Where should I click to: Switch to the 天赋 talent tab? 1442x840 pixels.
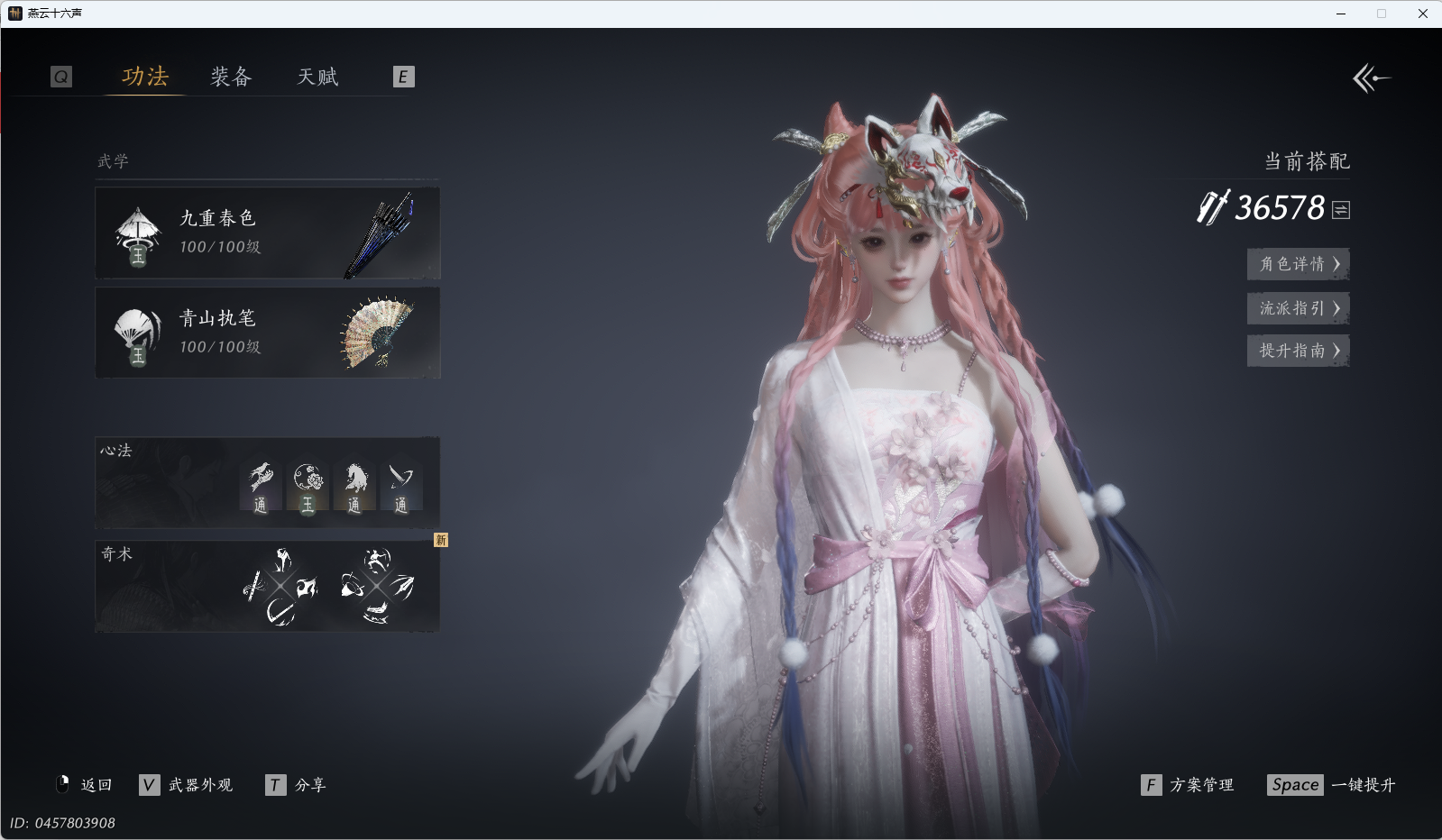(317, 77)
